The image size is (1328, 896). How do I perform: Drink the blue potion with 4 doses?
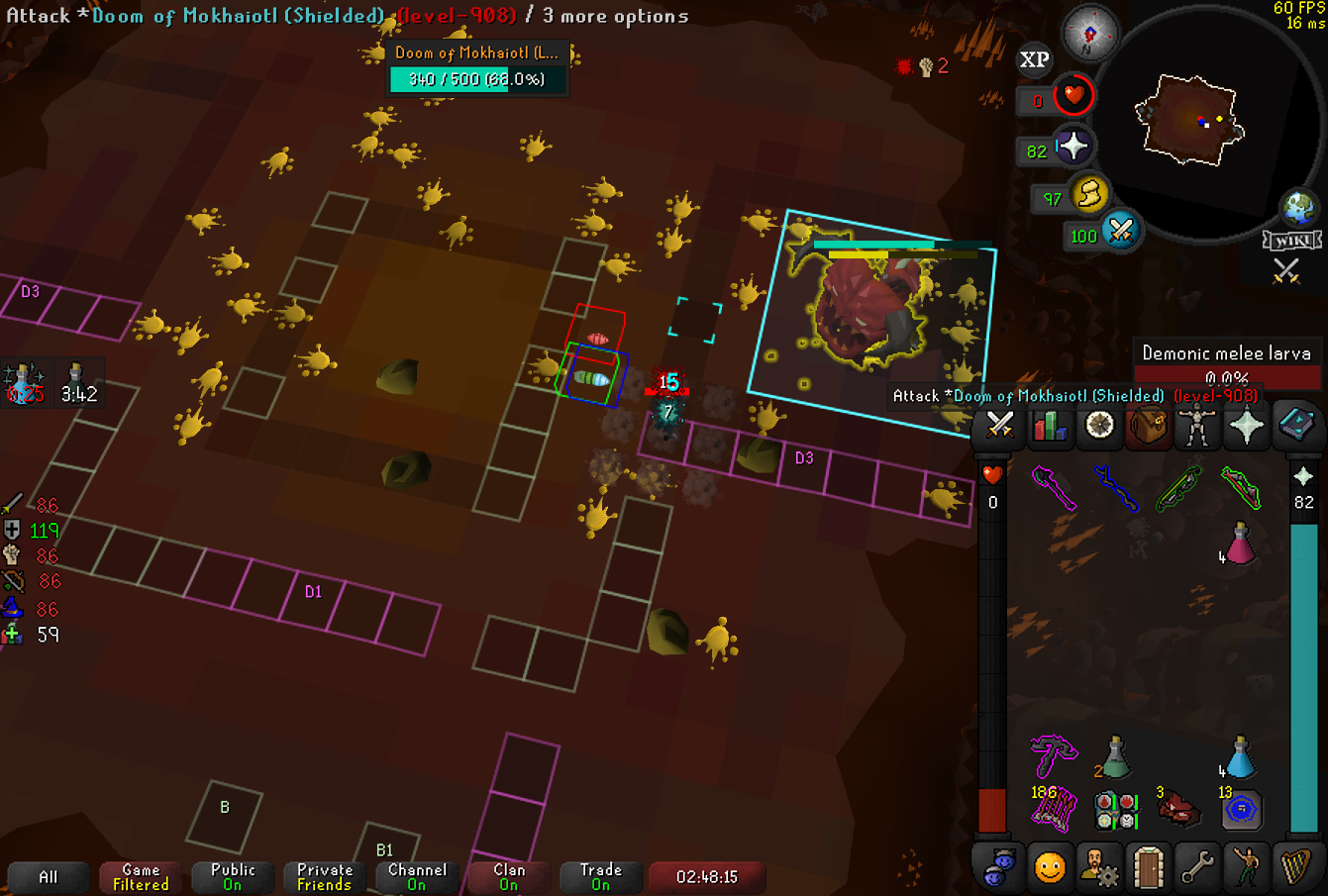point(1240,758)
